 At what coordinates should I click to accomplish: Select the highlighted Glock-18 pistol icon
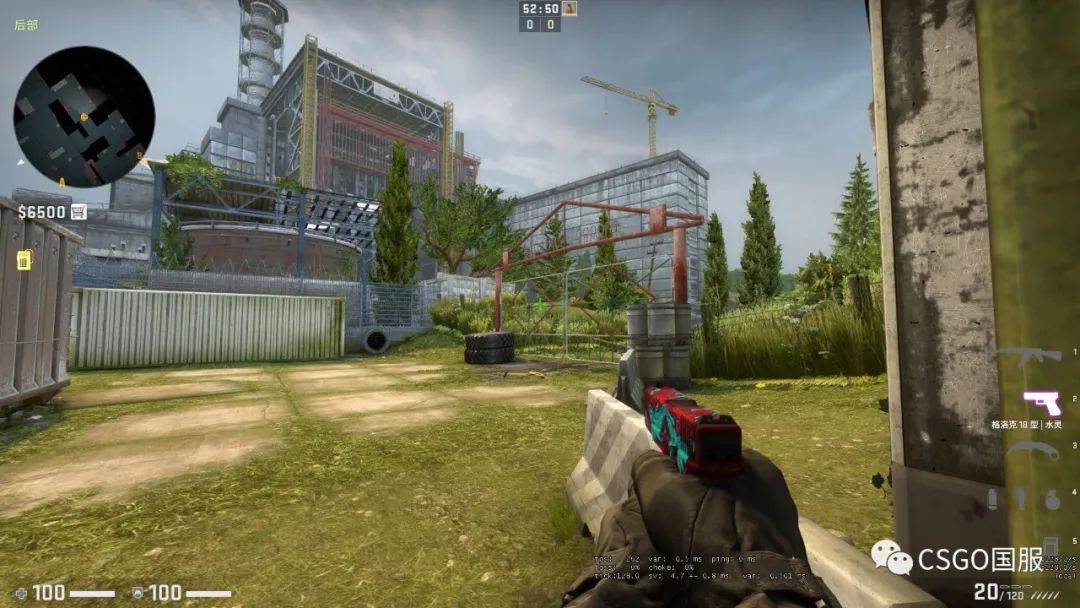coord(1042,403)
